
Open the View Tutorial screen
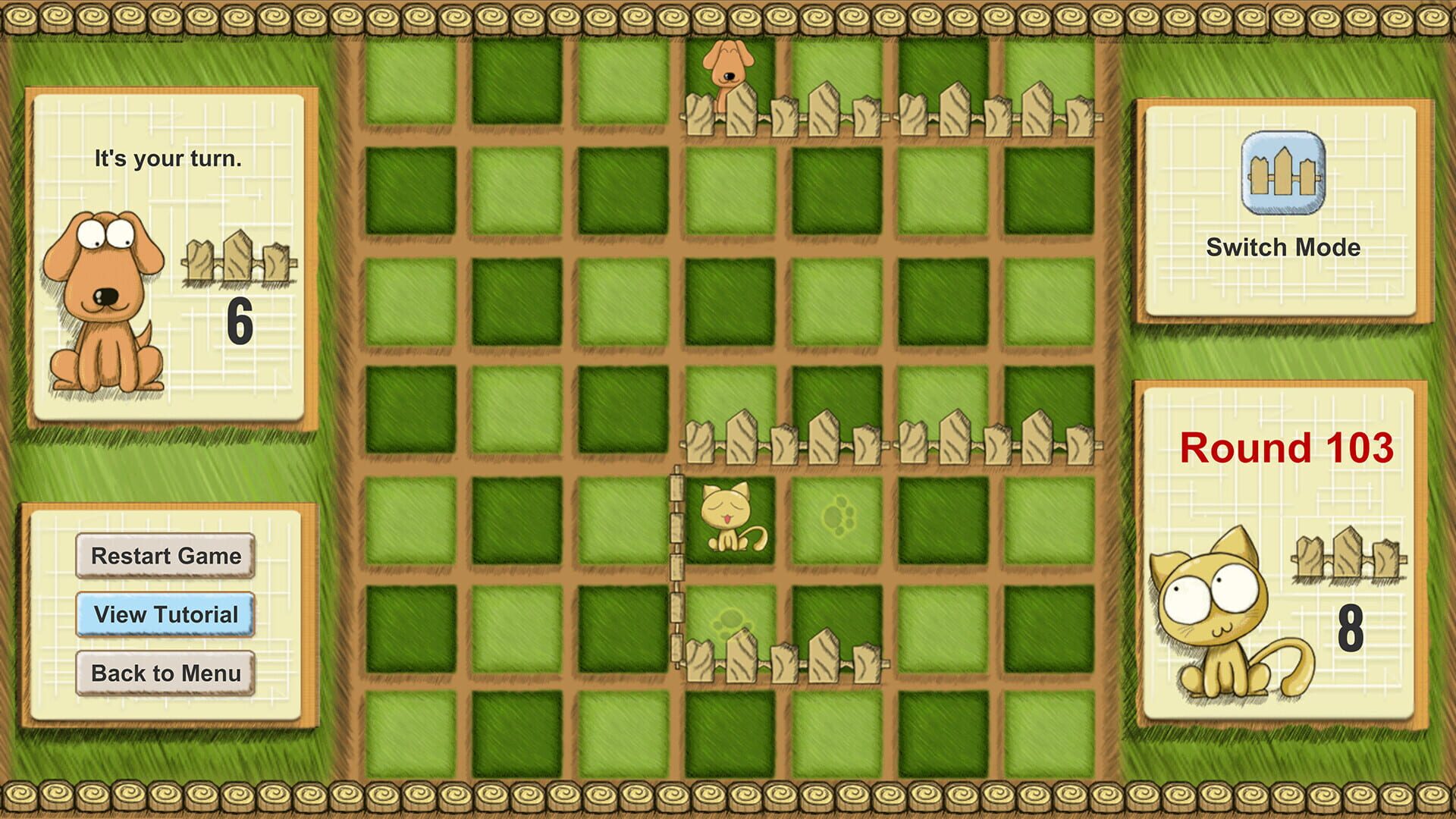click(165, 615)
